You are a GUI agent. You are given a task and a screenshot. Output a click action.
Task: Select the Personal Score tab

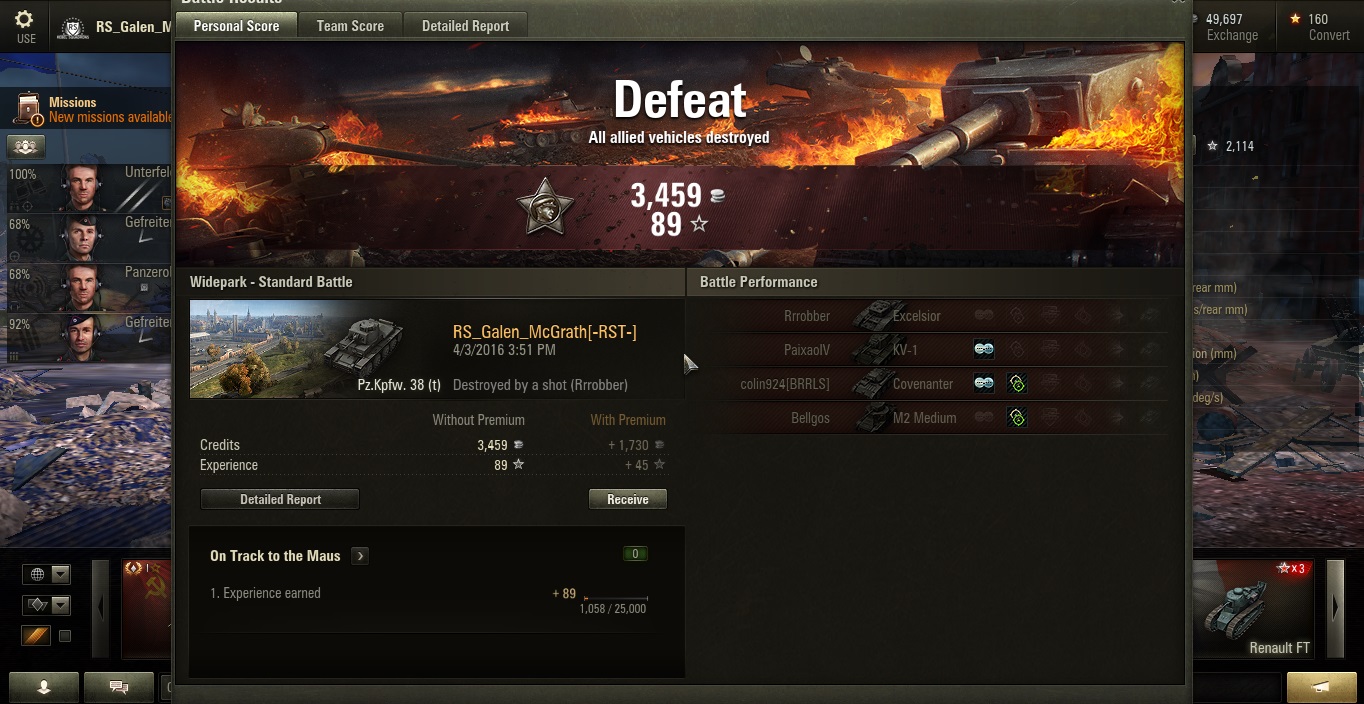pyautogui.click(x=236, y=26)
